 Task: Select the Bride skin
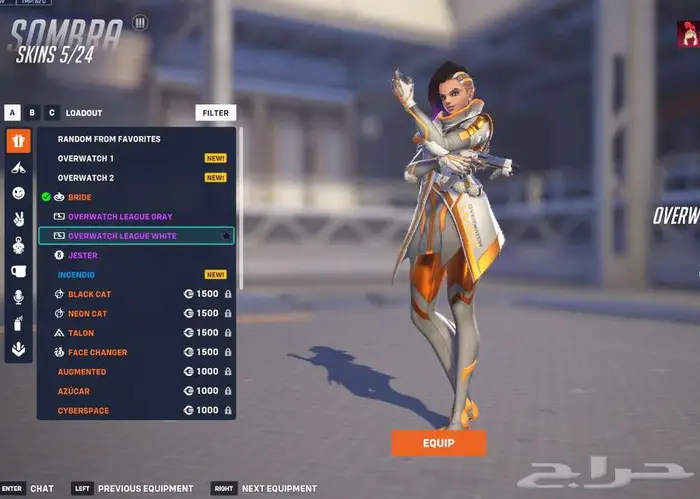point(79,197)
